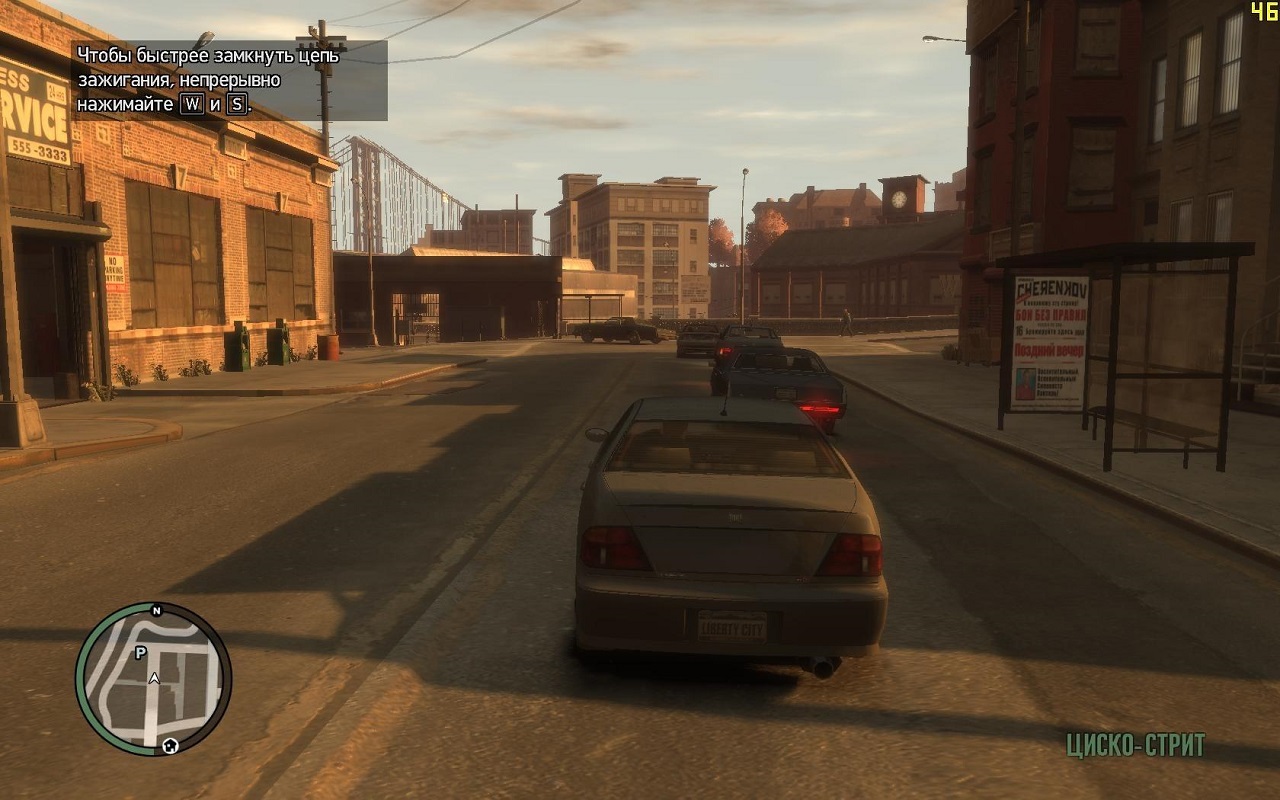Click the player arrow on the minimap
This screenshot has width=1280, height=800.
click(154, 678)
